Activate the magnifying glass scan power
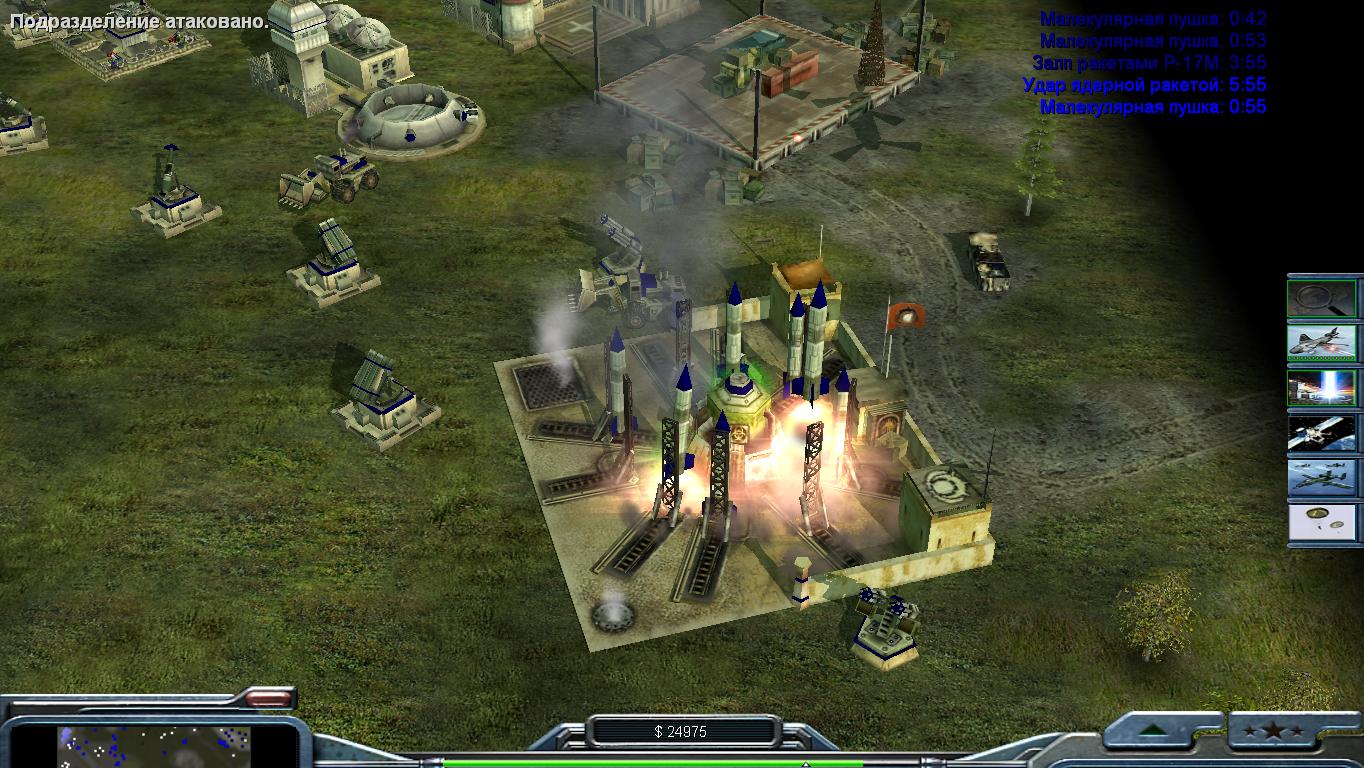 pos(1322,298)
